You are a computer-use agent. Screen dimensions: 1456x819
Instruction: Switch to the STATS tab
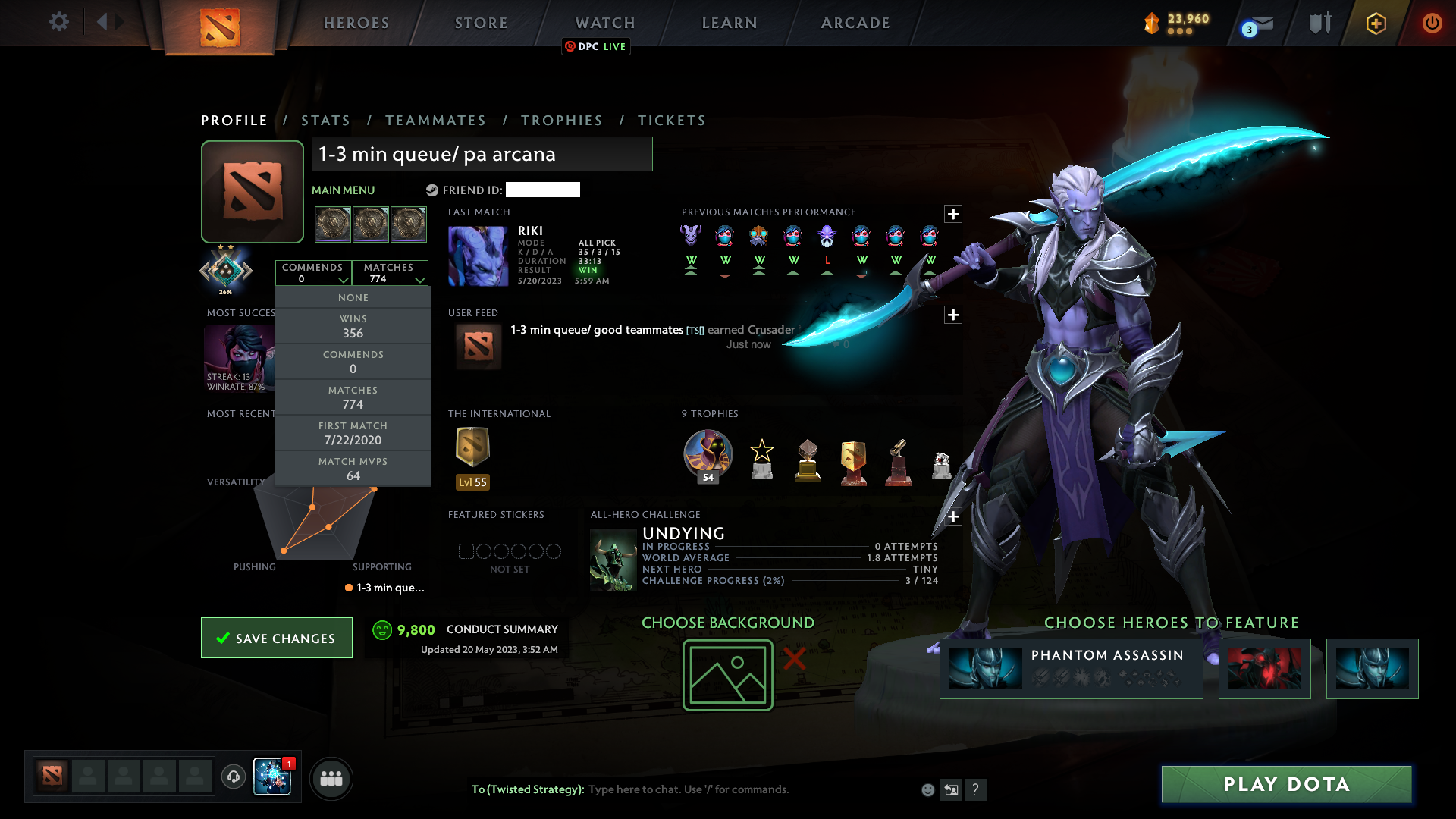[x=325, y=120]
